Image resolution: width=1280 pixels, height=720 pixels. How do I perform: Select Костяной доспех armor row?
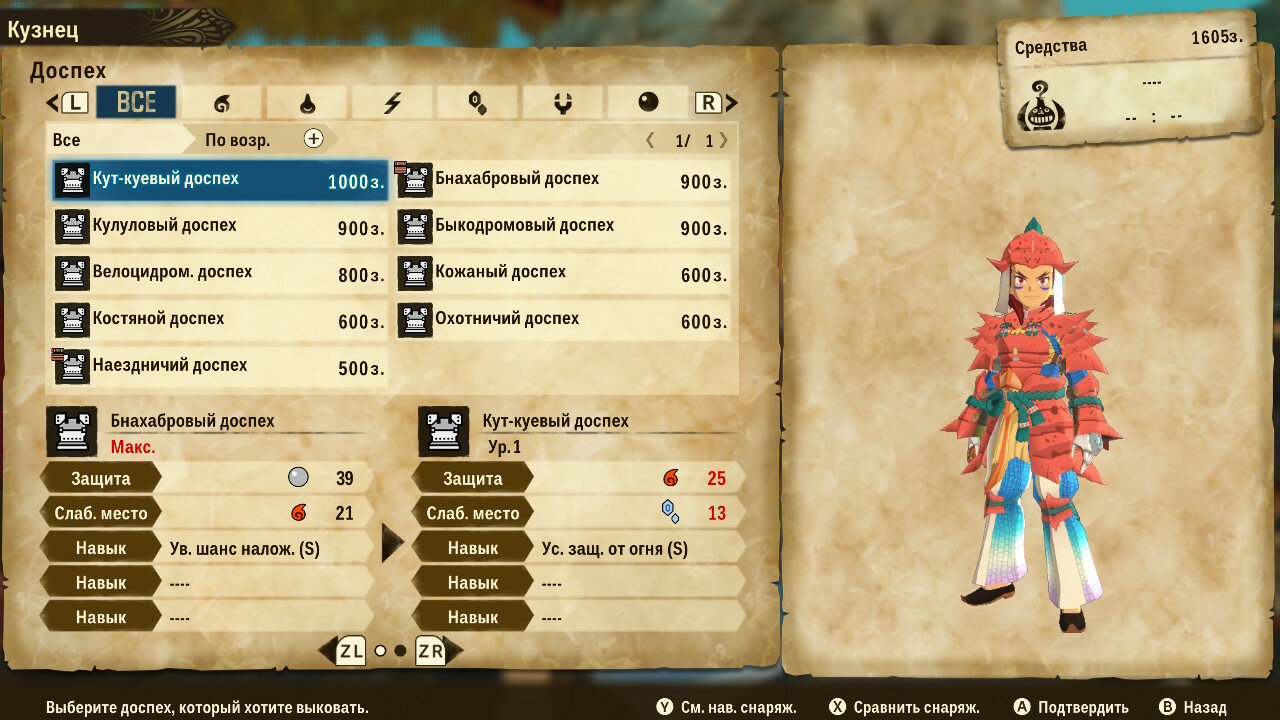[220, 321]
